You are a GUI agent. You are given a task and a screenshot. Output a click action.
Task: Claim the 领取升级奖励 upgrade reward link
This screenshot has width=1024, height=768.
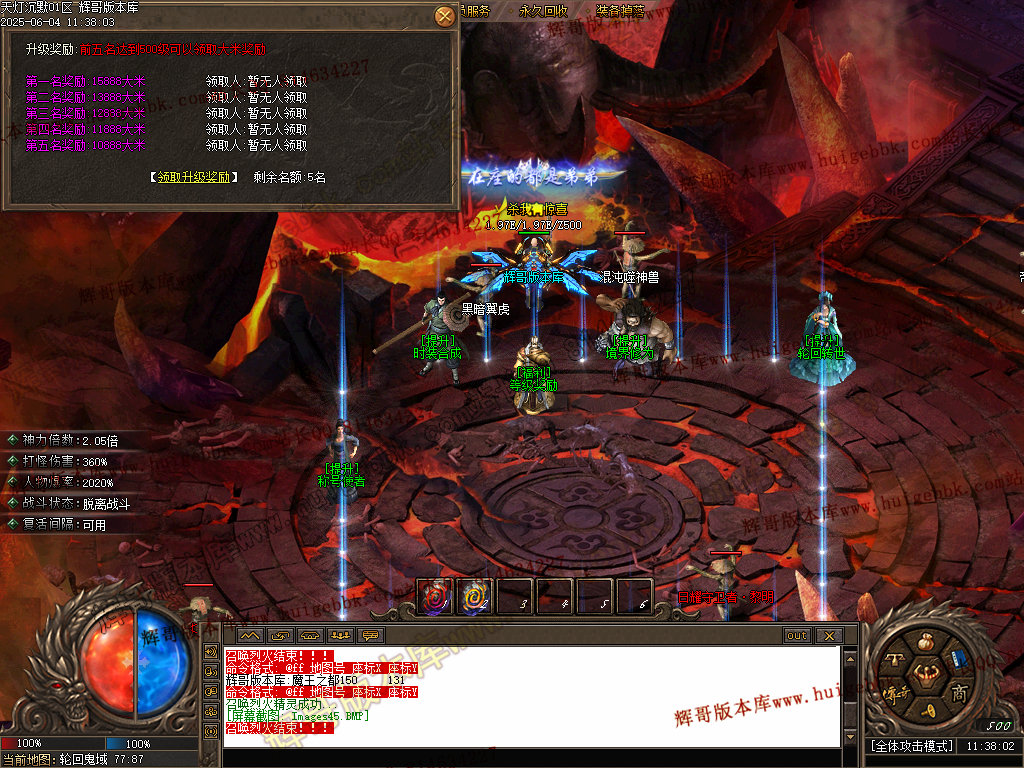tap(195, 177)
